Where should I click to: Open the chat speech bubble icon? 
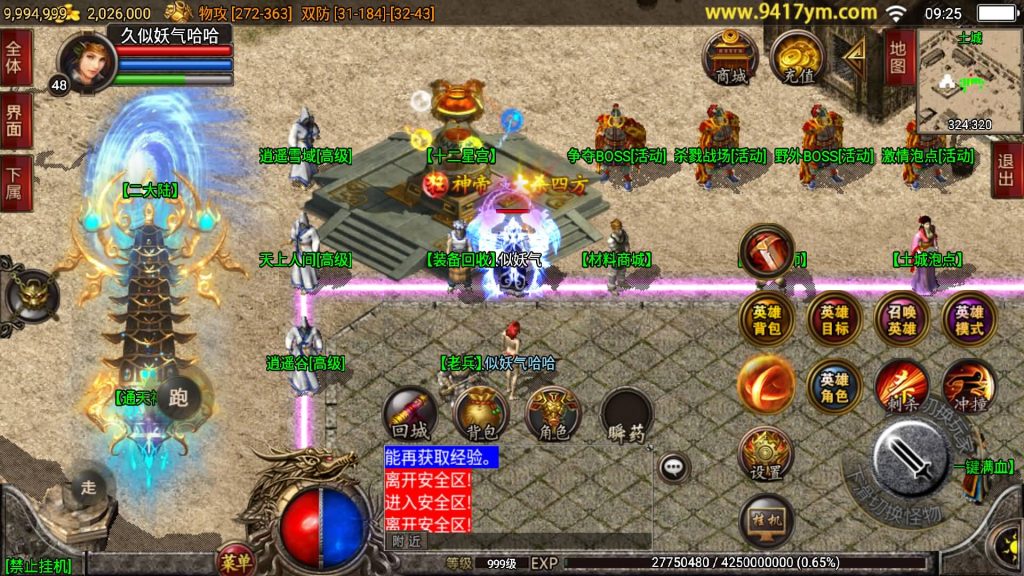point(675,466)
